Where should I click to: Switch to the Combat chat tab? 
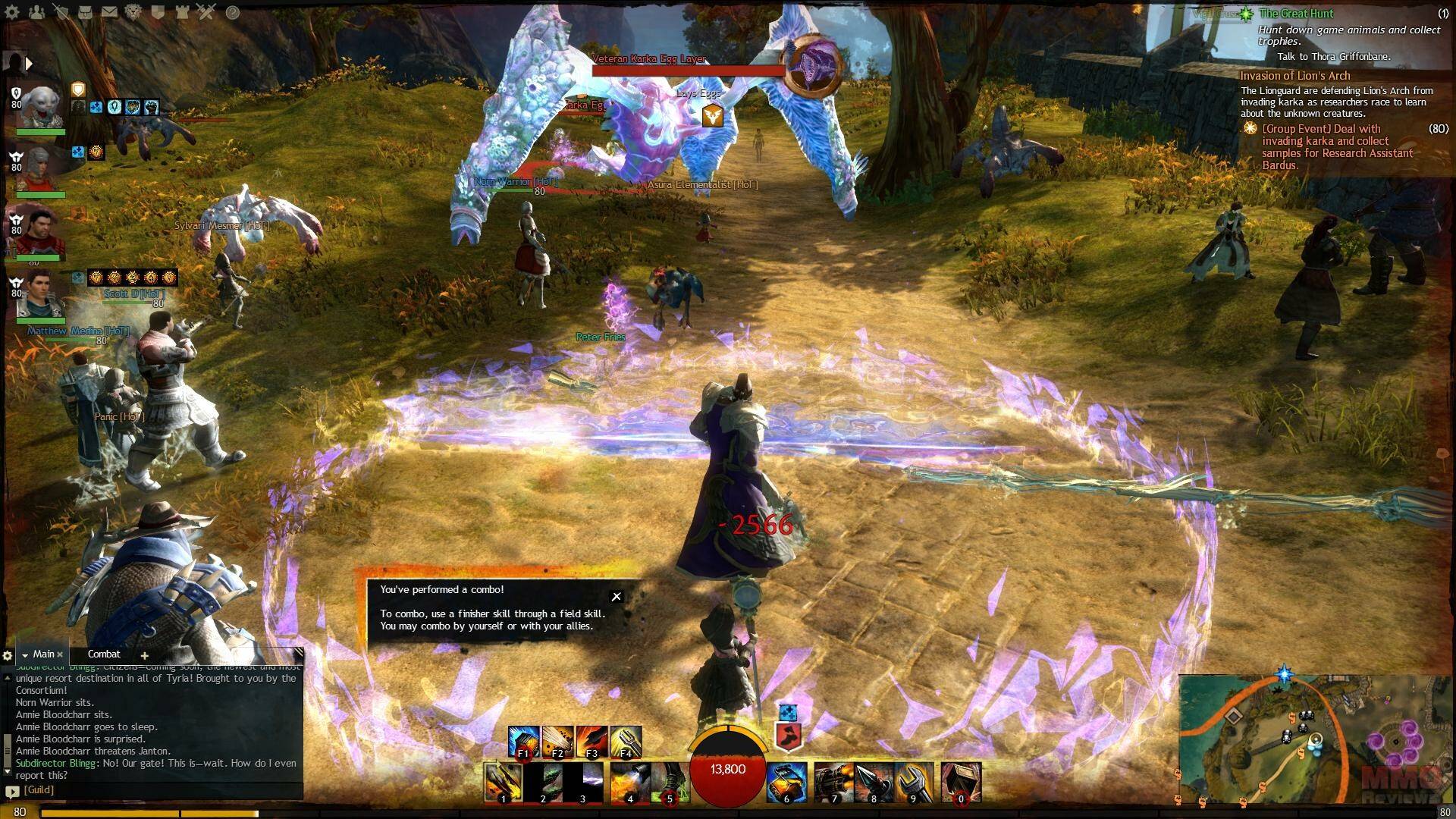pos(104,654)
